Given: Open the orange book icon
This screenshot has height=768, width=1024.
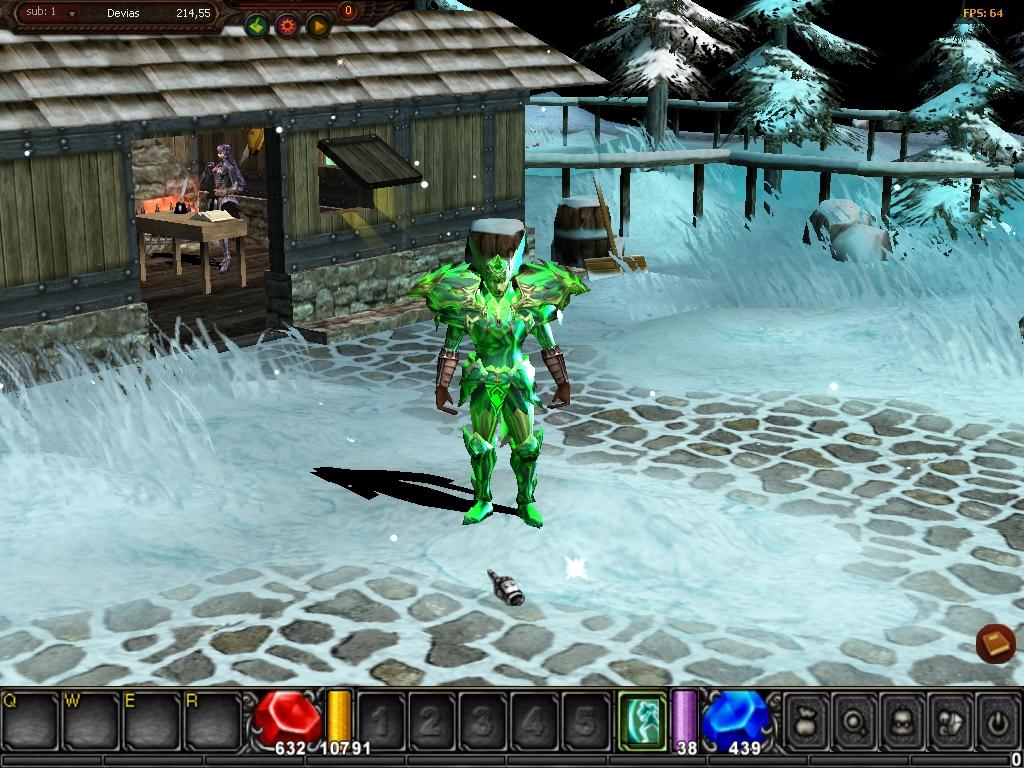Looking at the screenshot, I should 996,643.
